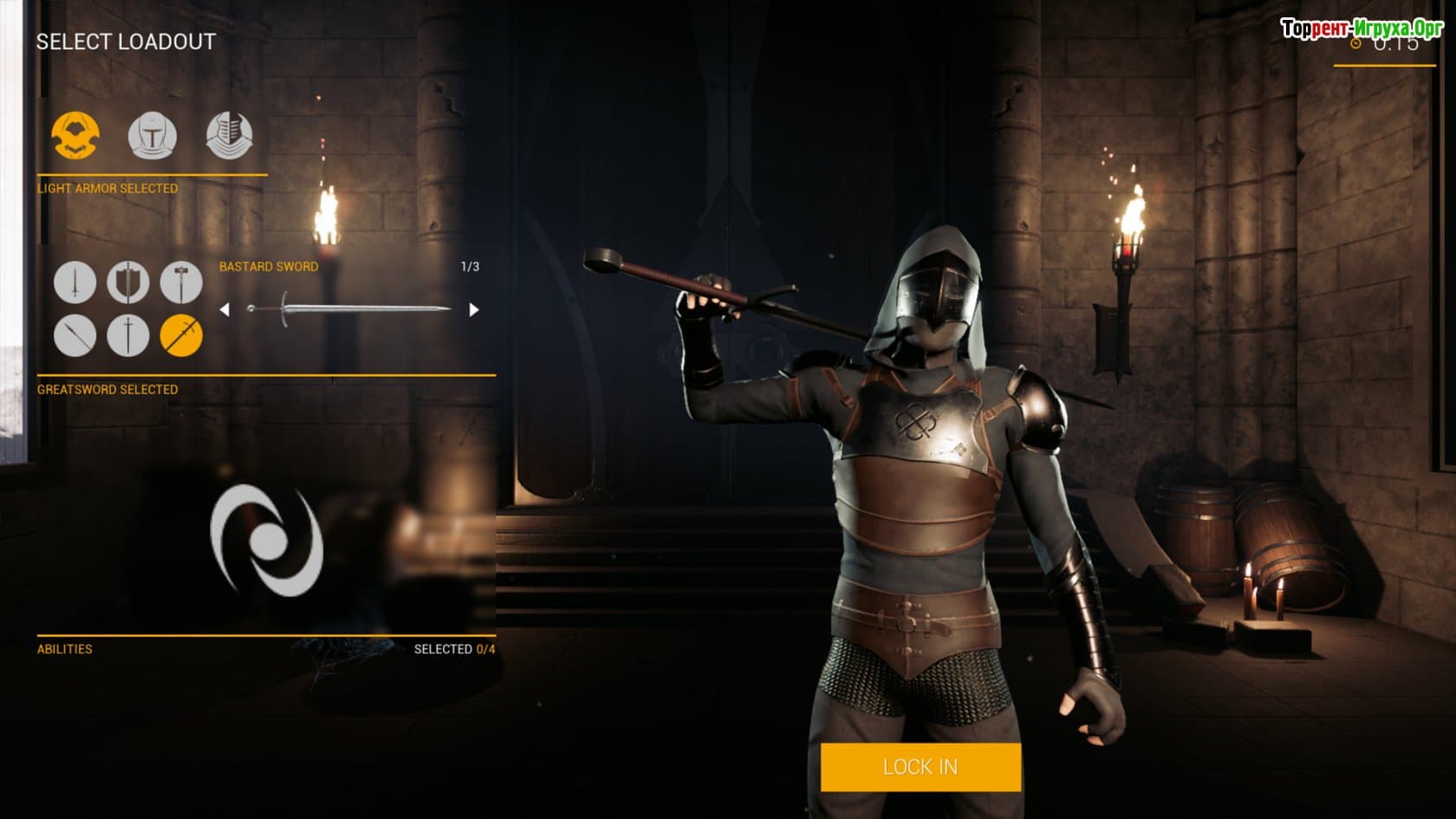
Task: Choose the longsword icon in the bottom row
Action: (128, 335)
